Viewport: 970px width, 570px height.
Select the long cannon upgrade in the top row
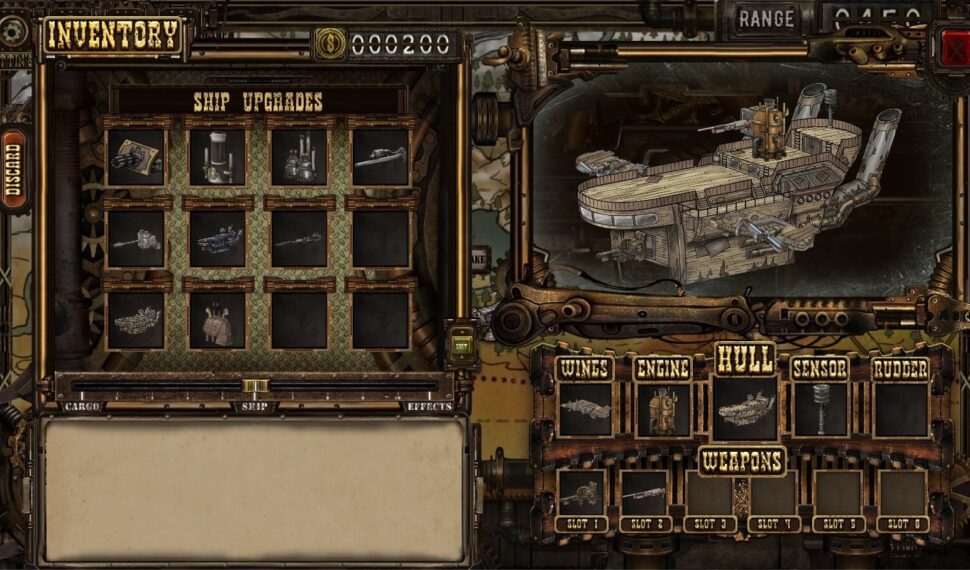[380, 157]
